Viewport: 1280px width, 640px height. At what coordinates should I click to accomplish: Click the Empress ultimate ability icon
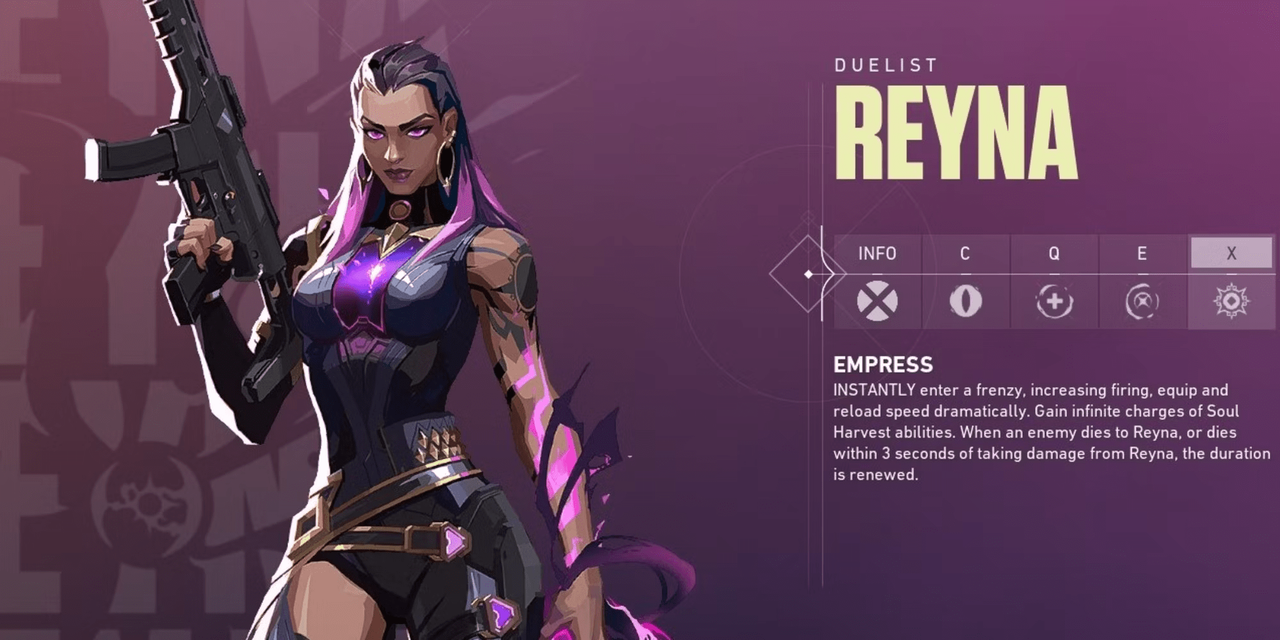[x=1231, y=301]
